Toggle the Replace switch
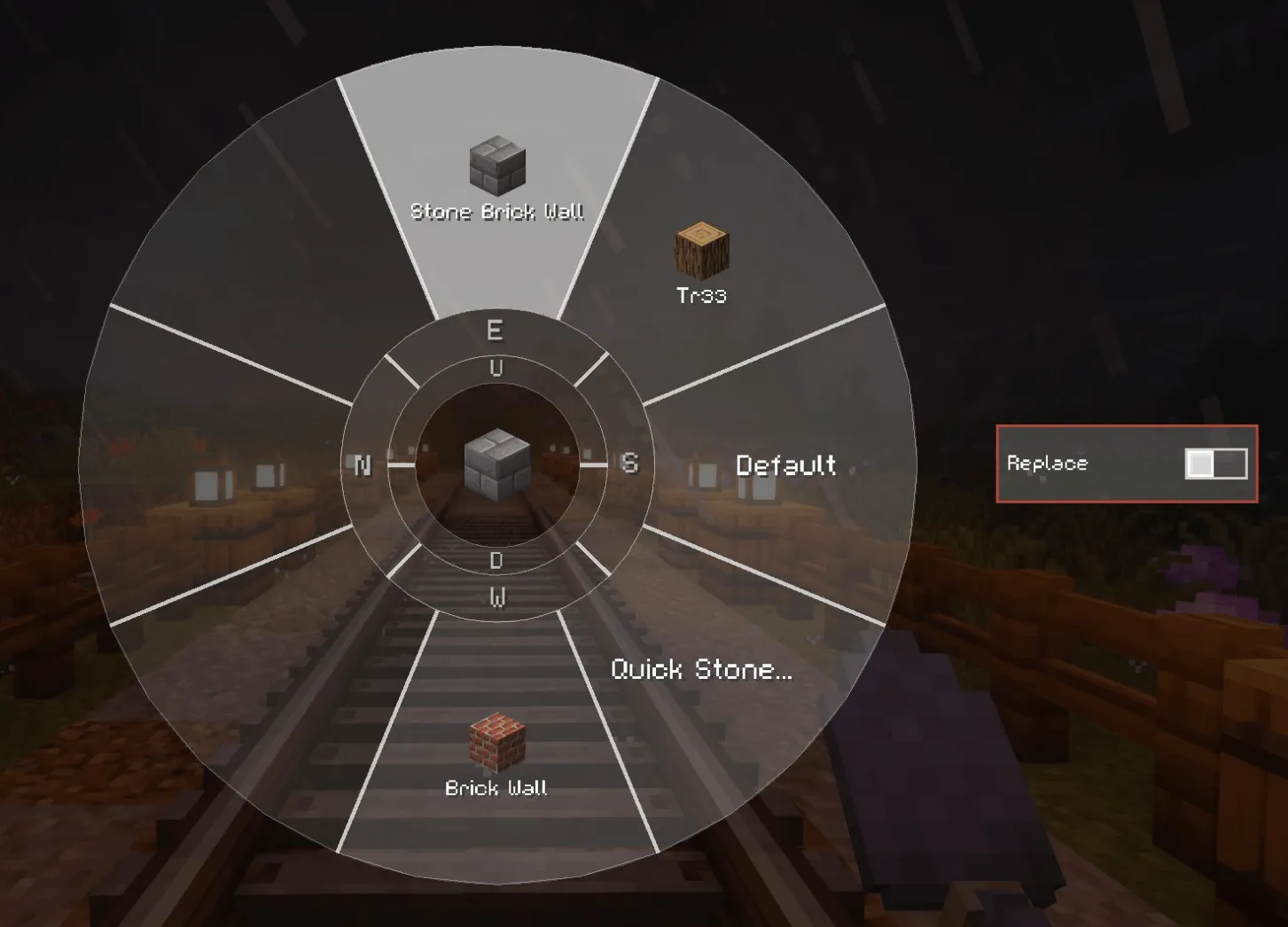 [1215, 463]
